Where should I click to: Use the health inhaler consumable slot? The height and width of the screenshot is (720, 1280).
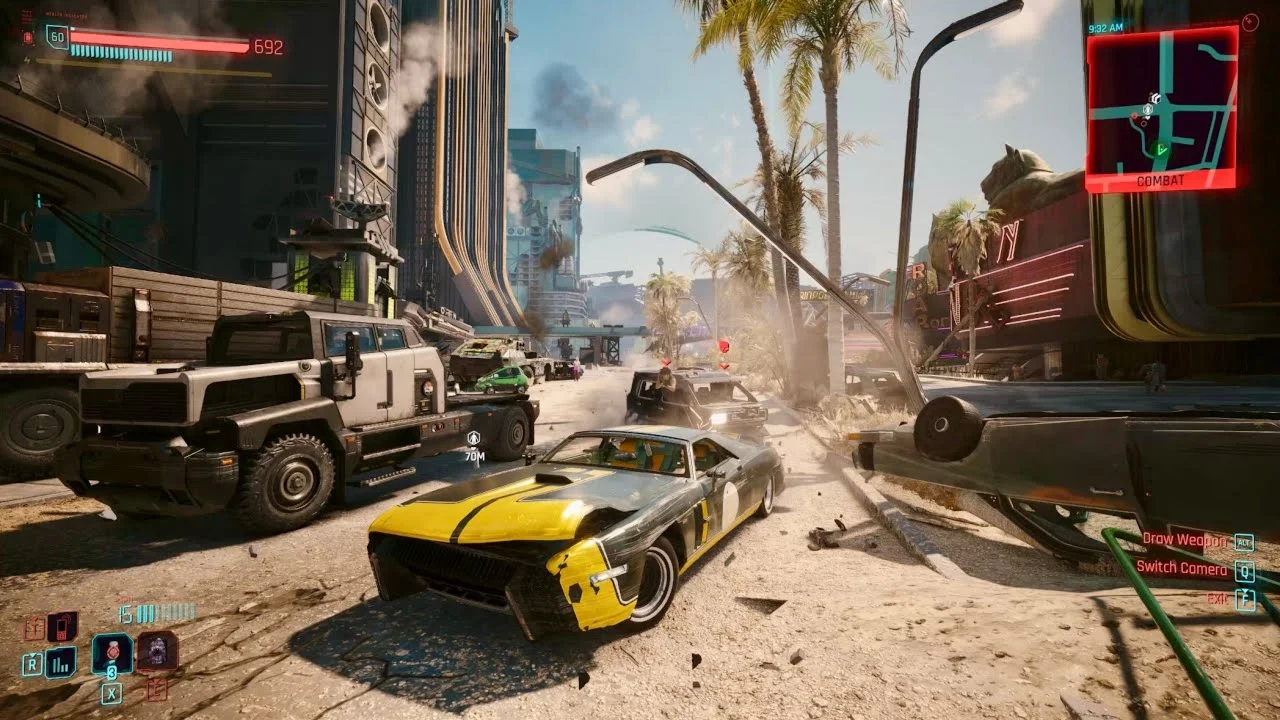coord(112,653)
